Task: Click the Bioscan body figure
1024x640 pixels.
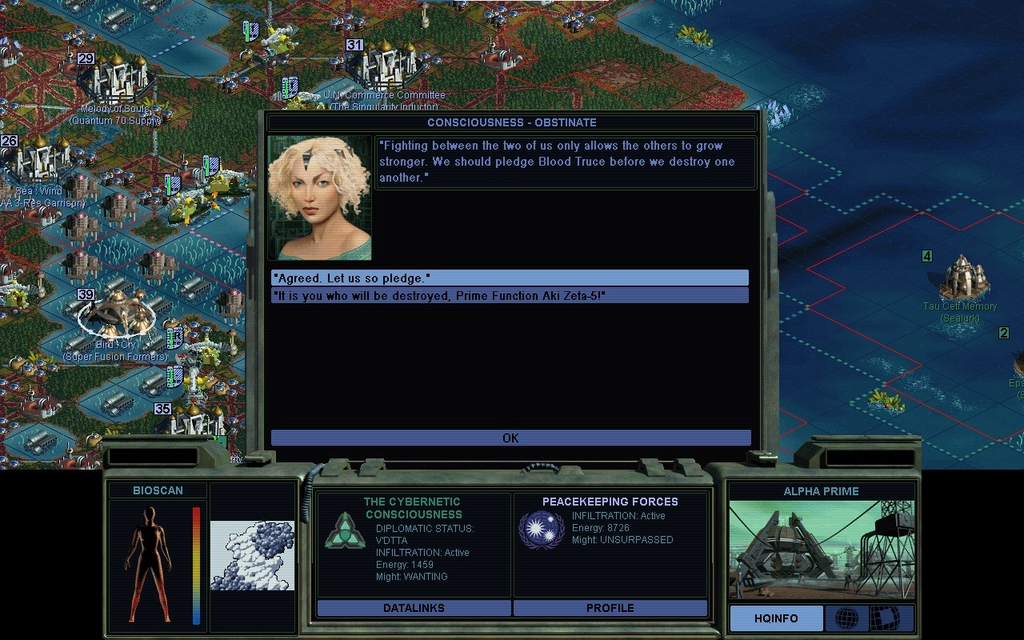Action: click(x=148, y=564)
